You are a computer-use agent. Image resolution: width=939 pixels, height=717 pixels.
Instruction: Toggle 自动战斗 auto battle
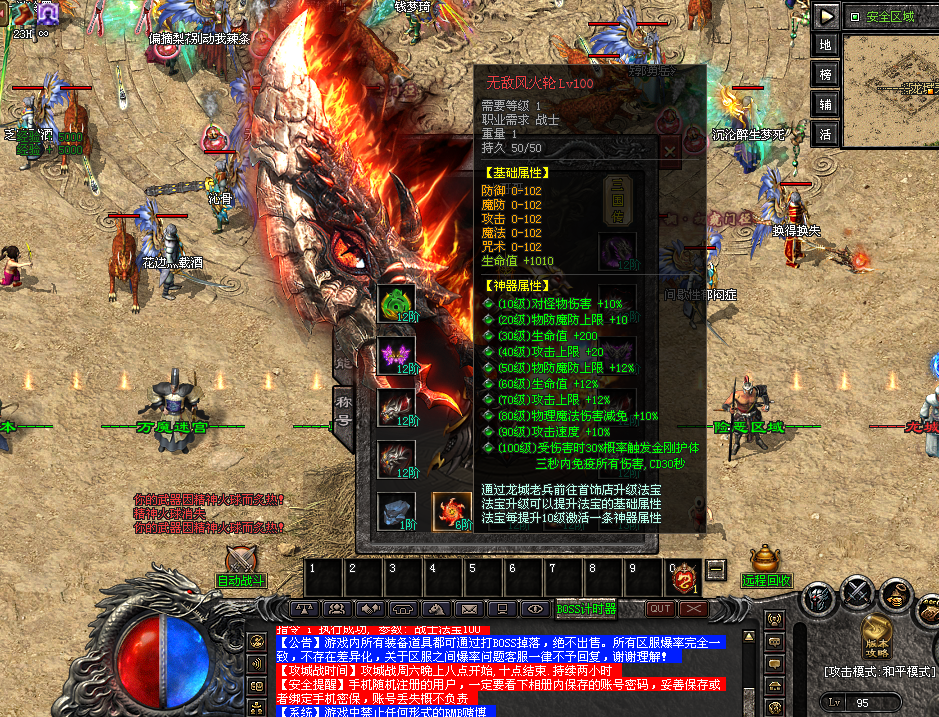[241, 564]
